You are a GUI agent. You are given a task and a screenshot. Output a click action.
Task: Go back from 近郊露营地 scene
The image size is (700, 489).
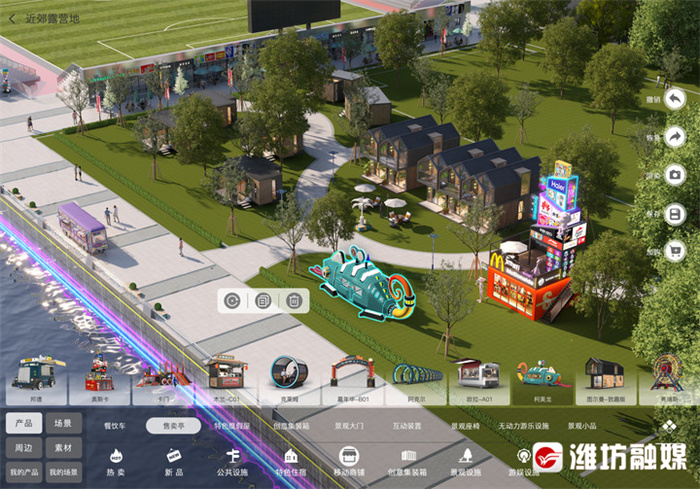12,18
